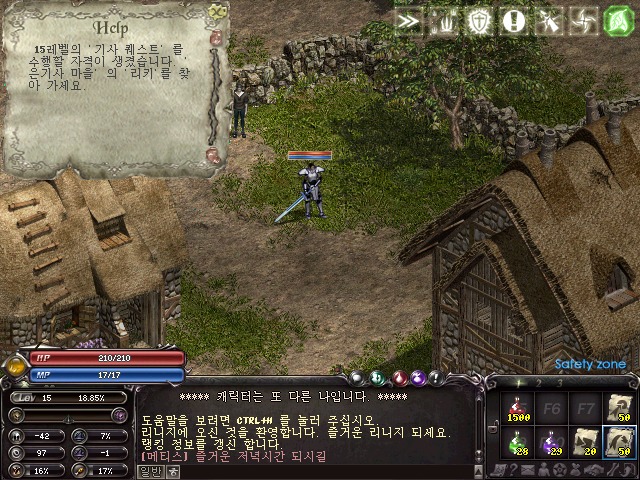The height and width of the screenshot is (480, 640).
Task: Click the exclamation mark status icon
Action: coord(514,20)
